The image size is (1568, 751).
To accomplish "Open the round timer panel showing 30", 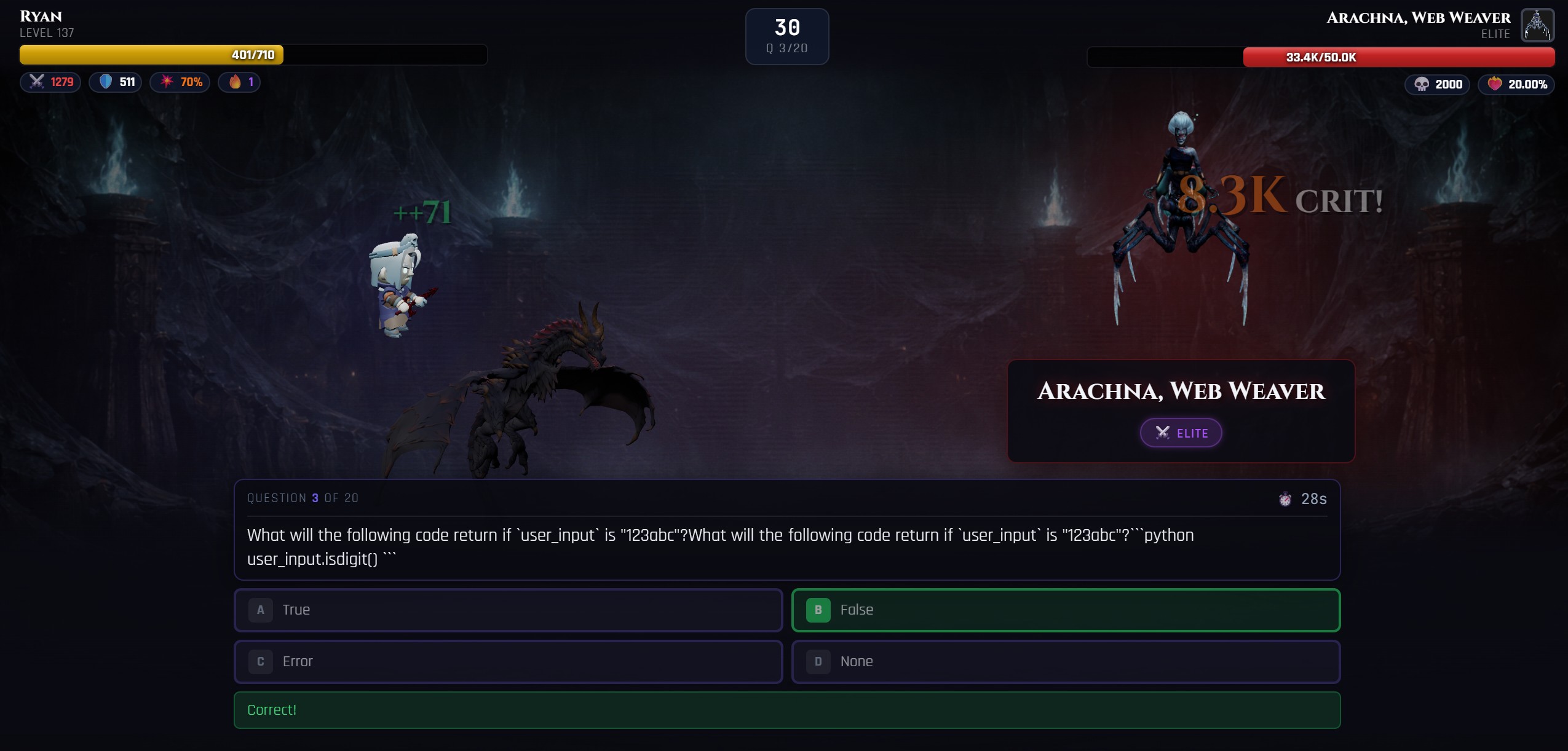I will [786, 36].
